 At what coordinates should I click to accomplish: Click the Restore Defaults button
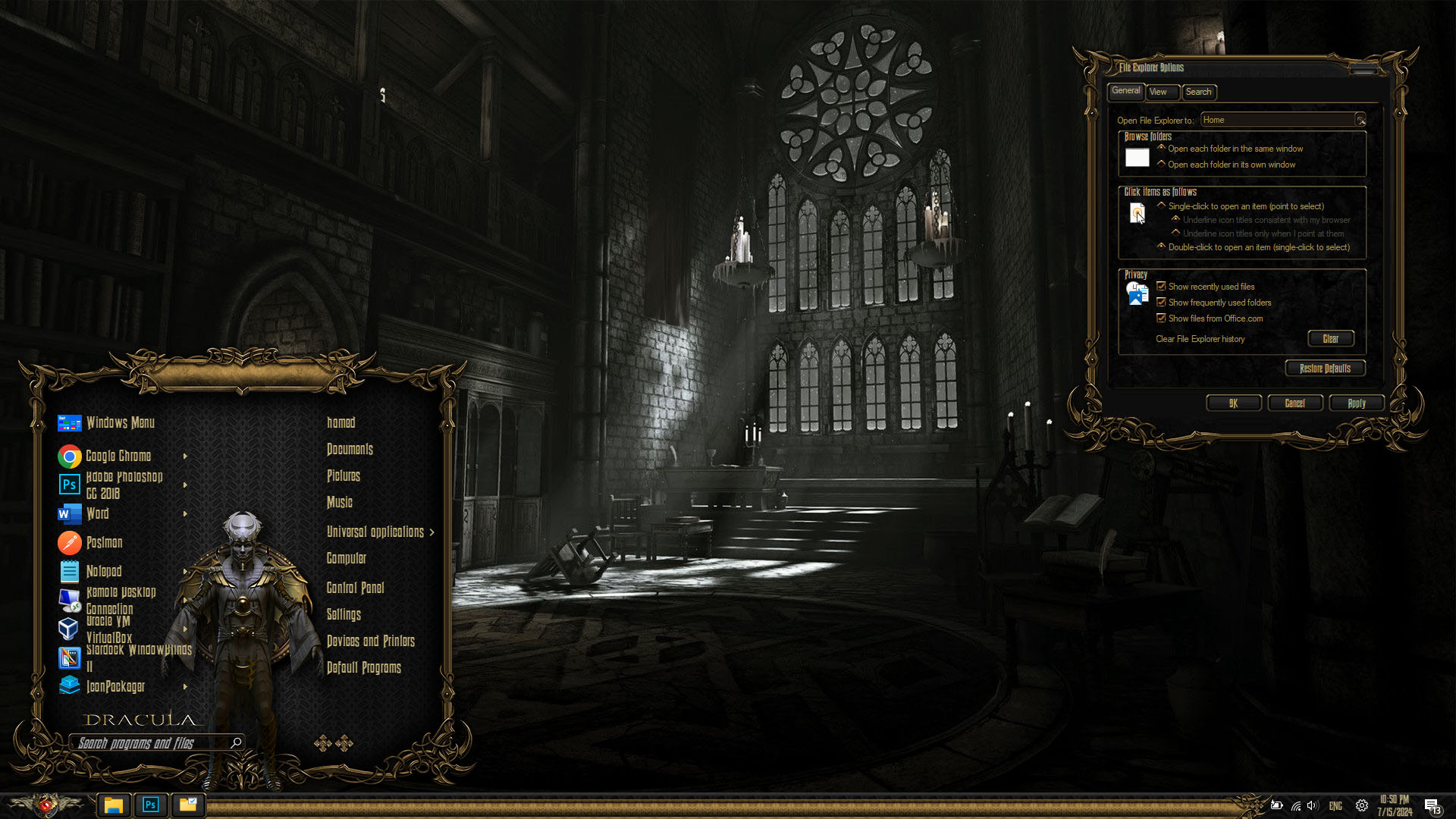point(1325,369)
